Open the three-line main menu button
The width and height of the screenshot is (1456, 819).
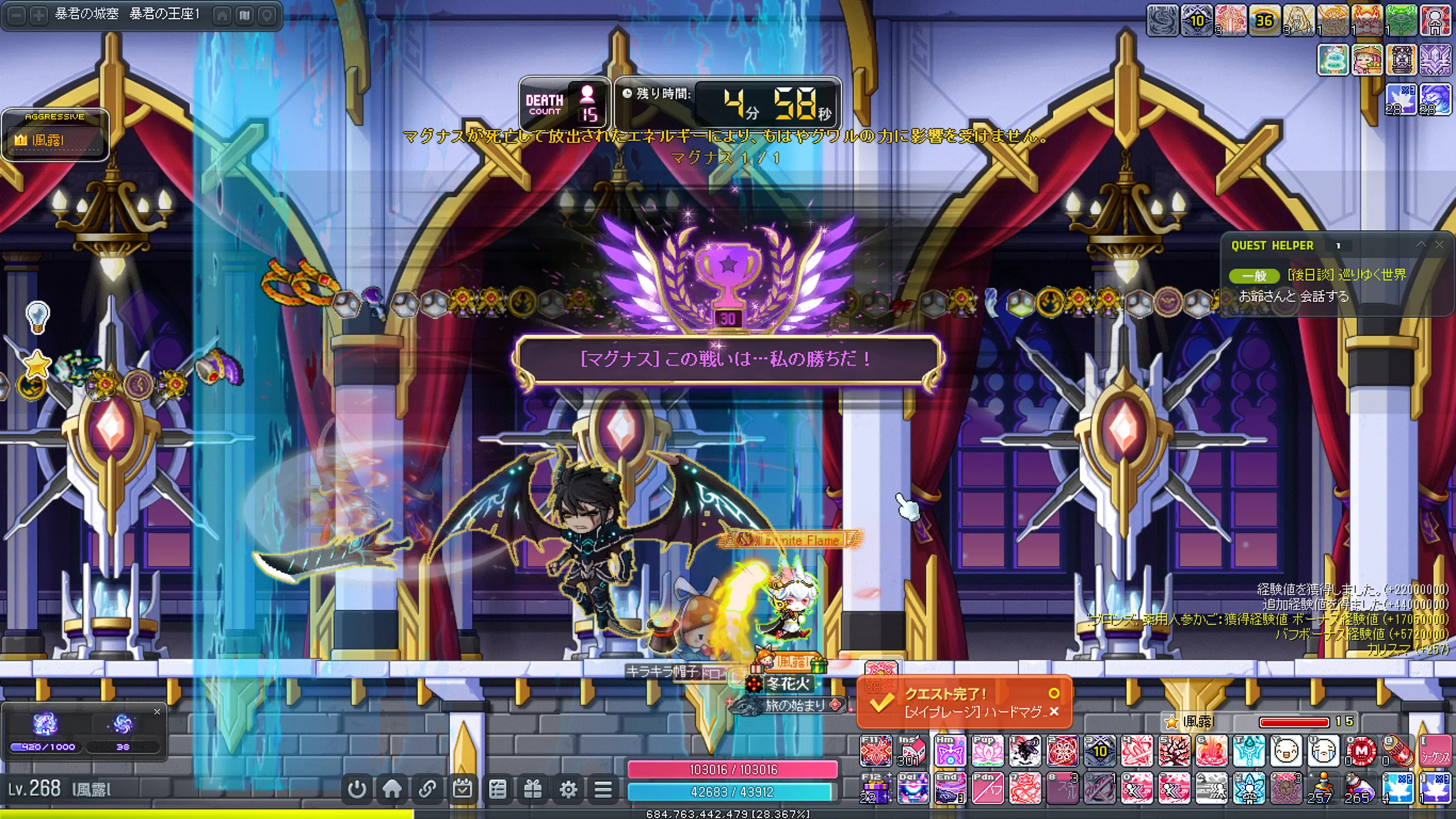click(x=603, y=789)
